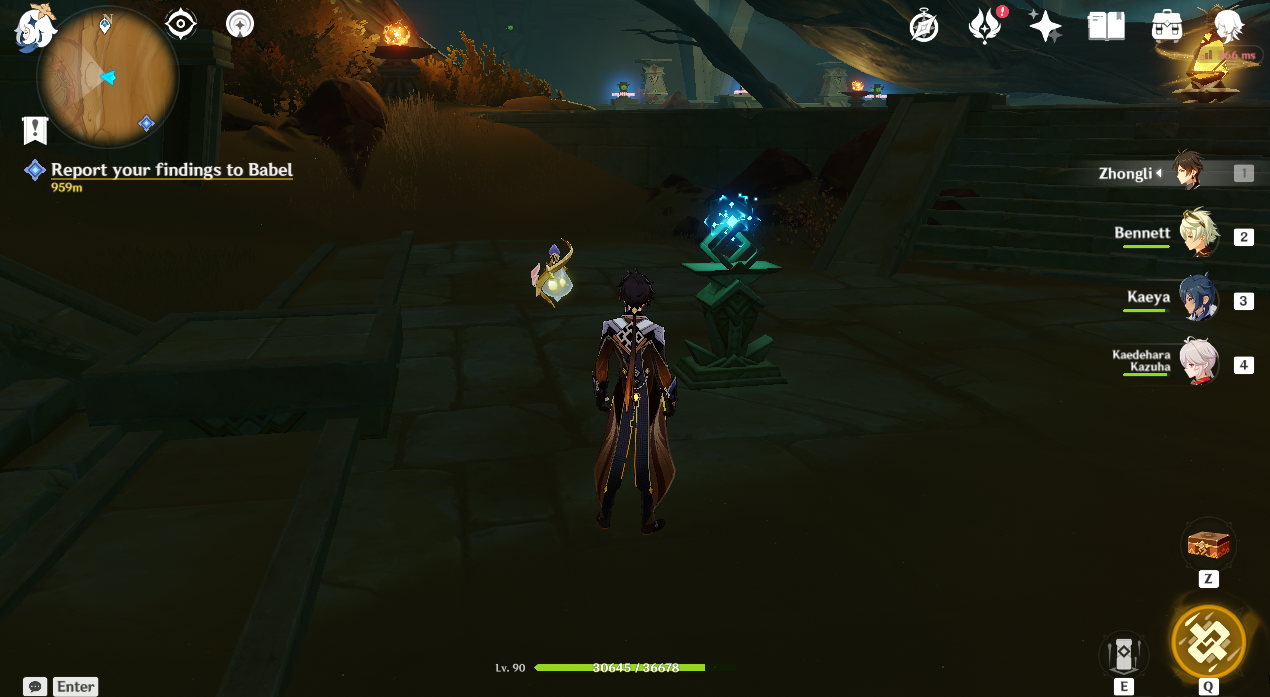This screenshot has height=697, width=1270.
Task: Switch to Kaeya in the party list
Action: click(x=1196, y=300)
